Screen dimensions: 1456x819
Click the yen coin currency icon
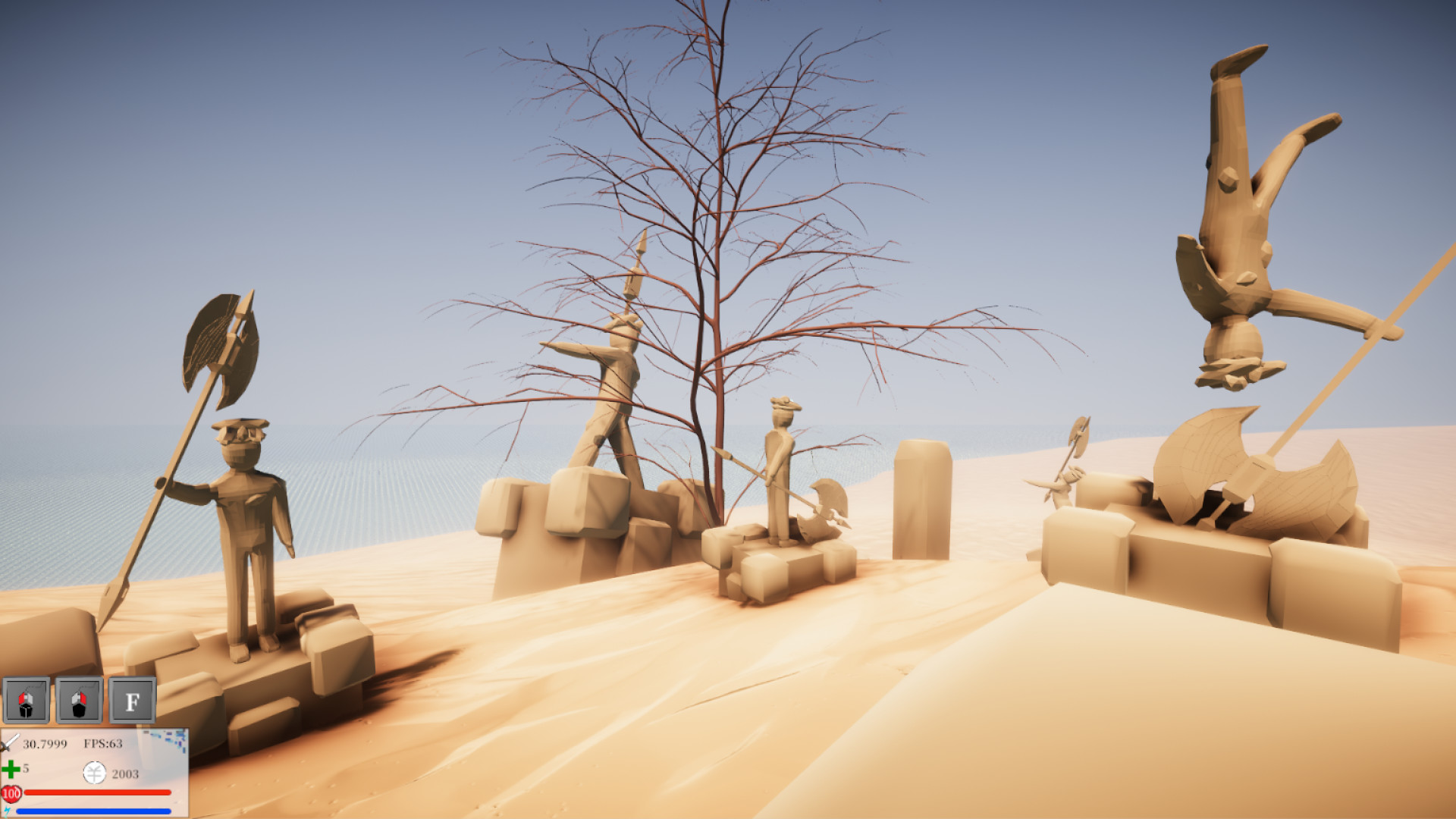click(x=94, y=772)
